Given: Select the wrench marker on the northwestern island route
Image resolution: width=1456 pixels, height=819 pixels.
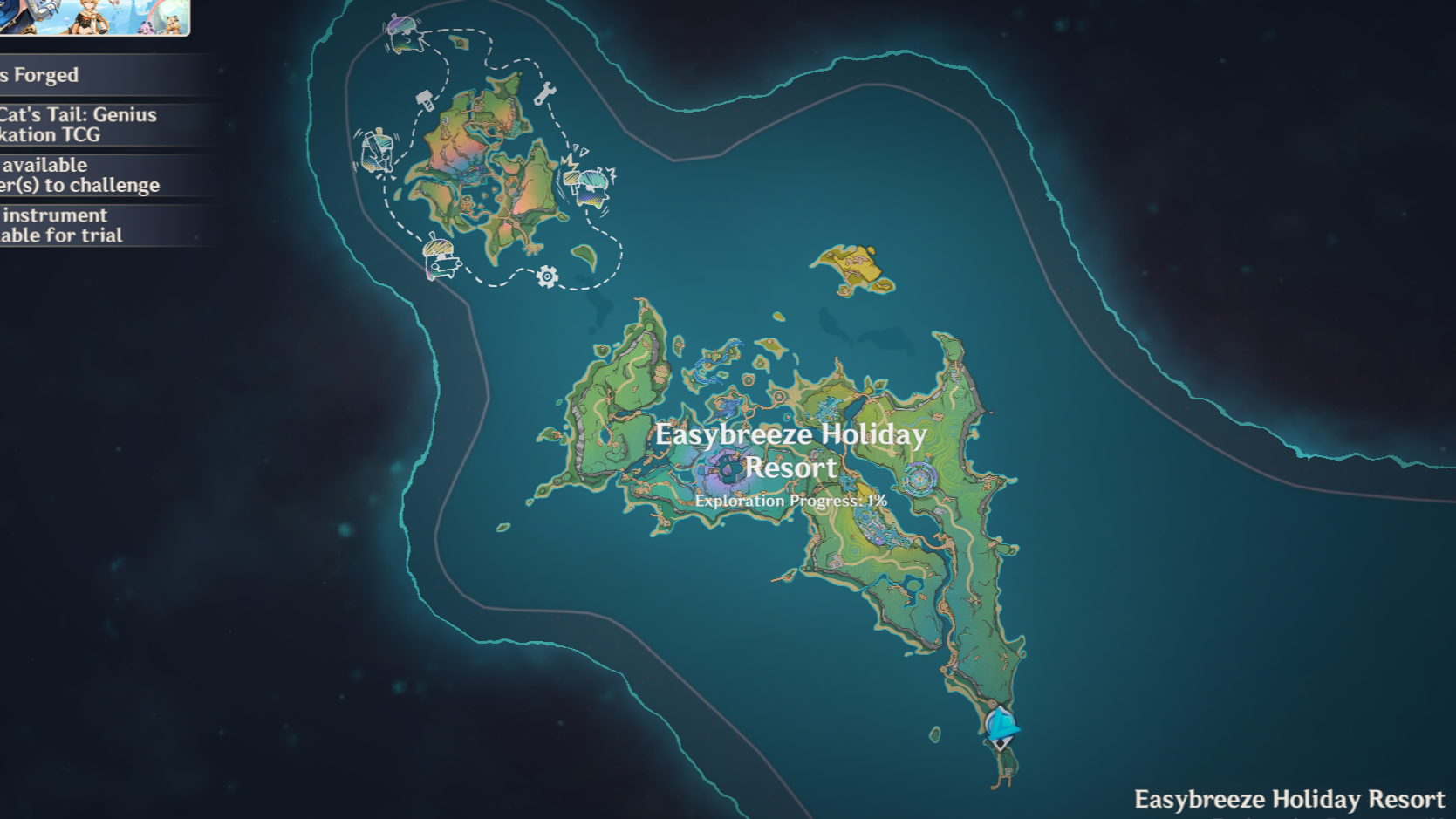Looking at the screenshot, I should (x=547, y=92).
